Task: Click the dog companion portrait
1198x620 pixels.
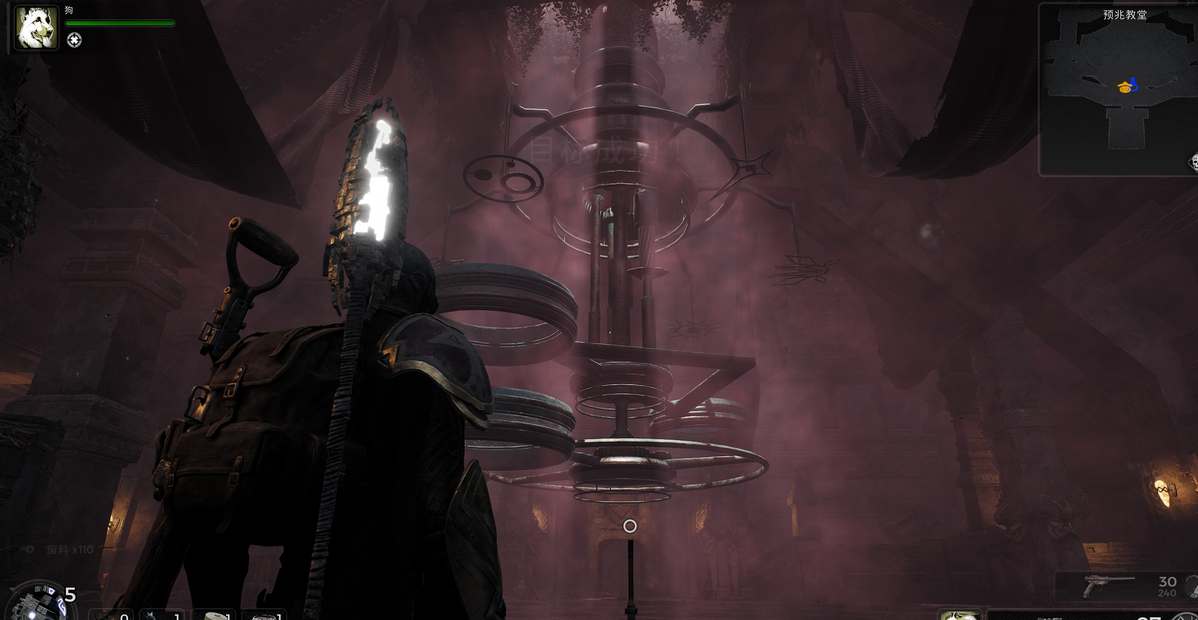Action: click(x=36, y=27)
